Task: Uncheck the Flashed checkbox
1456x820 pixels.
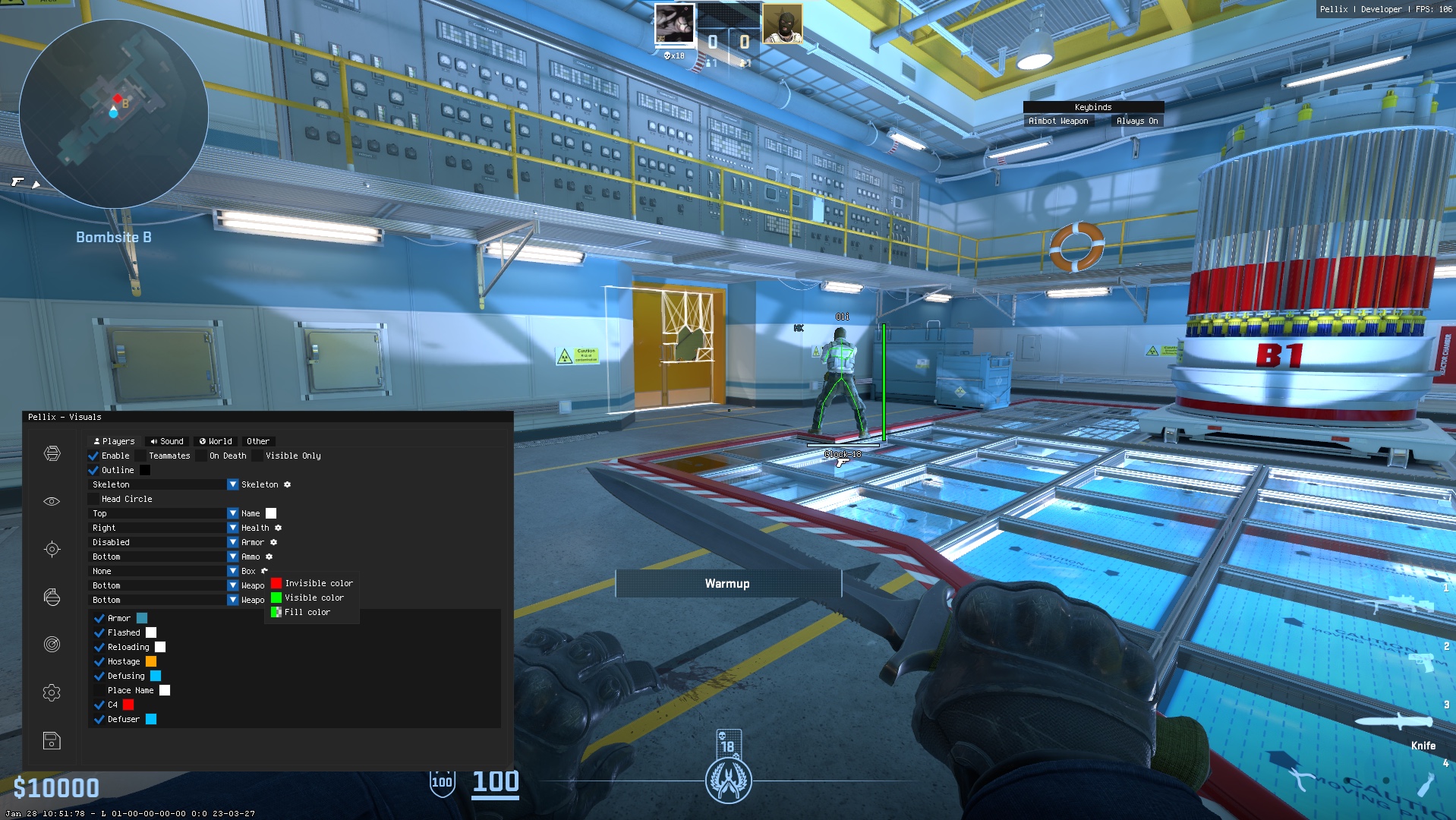Action: tap(99, 632)
